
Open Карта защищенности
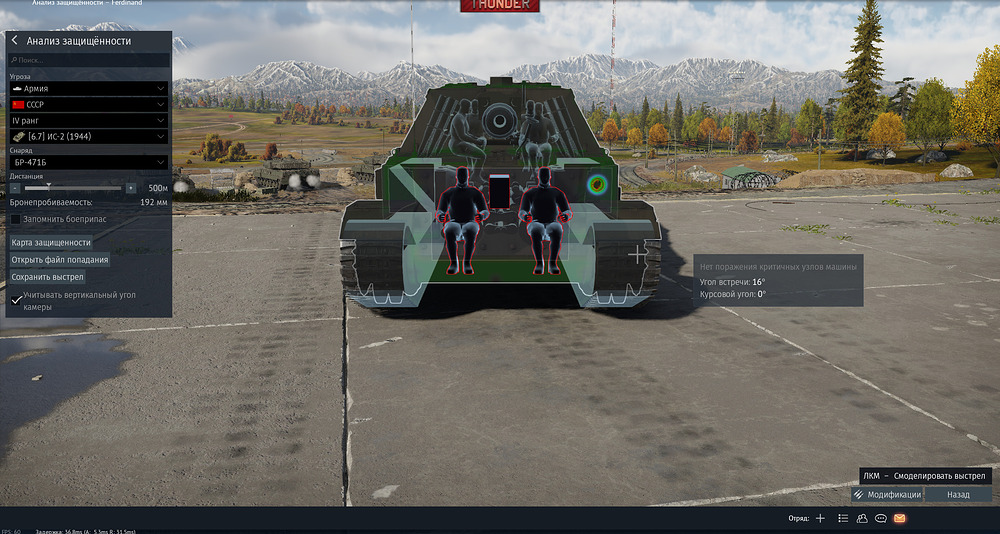pyautogui.click(x=51, y=242)
